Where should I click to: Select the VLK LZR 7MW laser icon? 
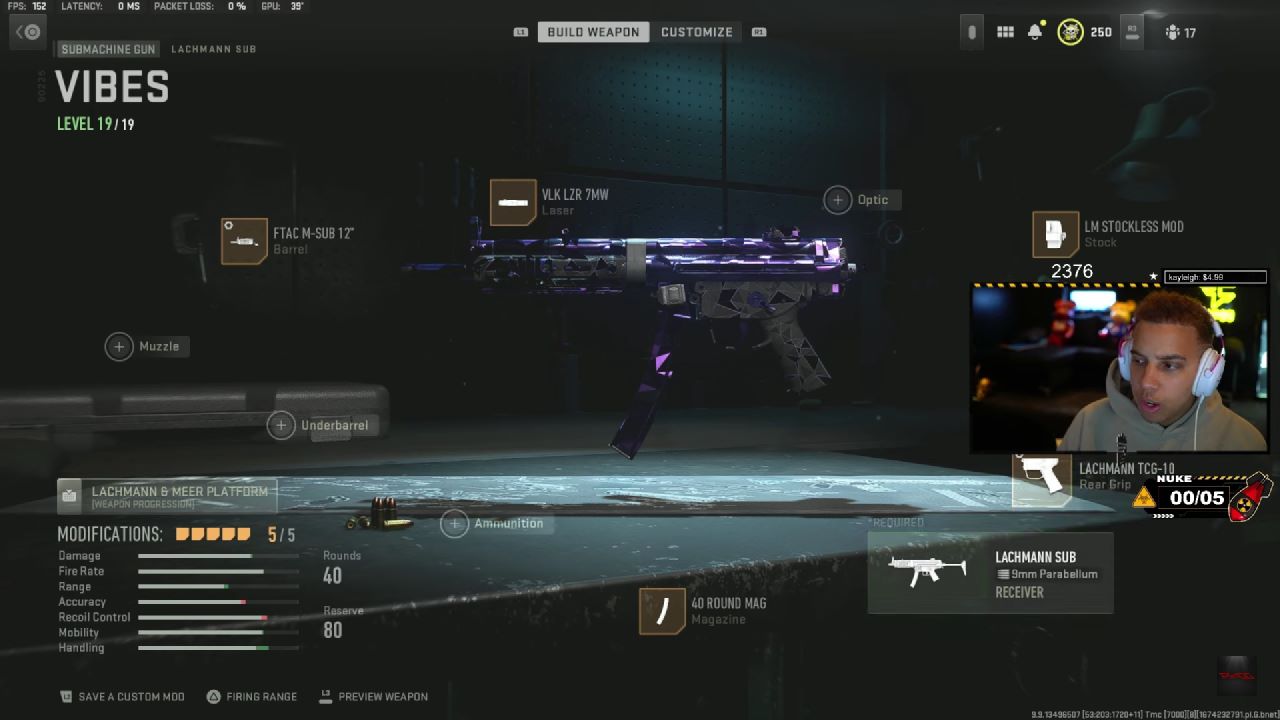tap(513, 203)
